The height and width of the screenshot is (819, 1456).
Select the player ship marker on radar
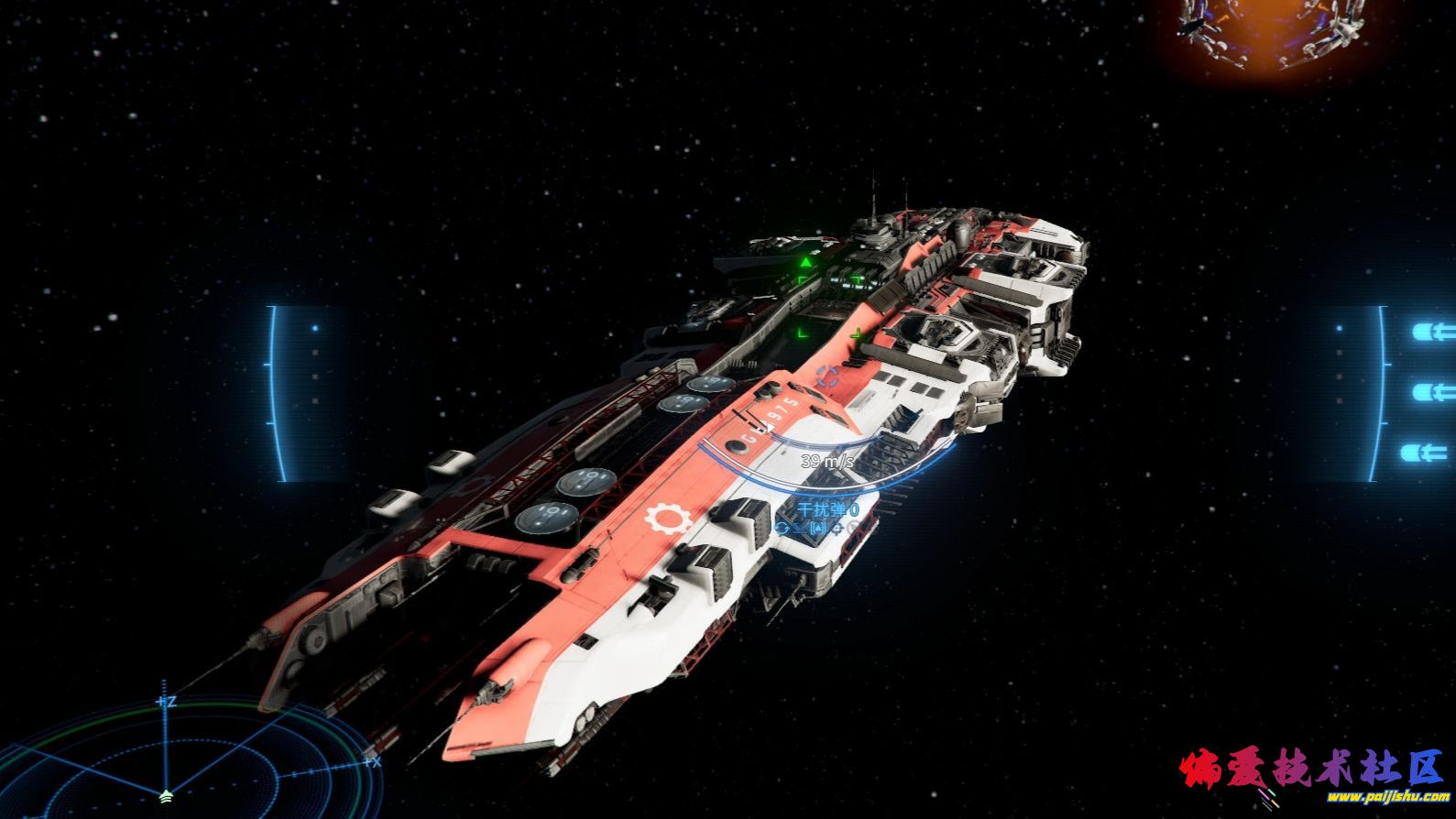(x=165, y=795)
